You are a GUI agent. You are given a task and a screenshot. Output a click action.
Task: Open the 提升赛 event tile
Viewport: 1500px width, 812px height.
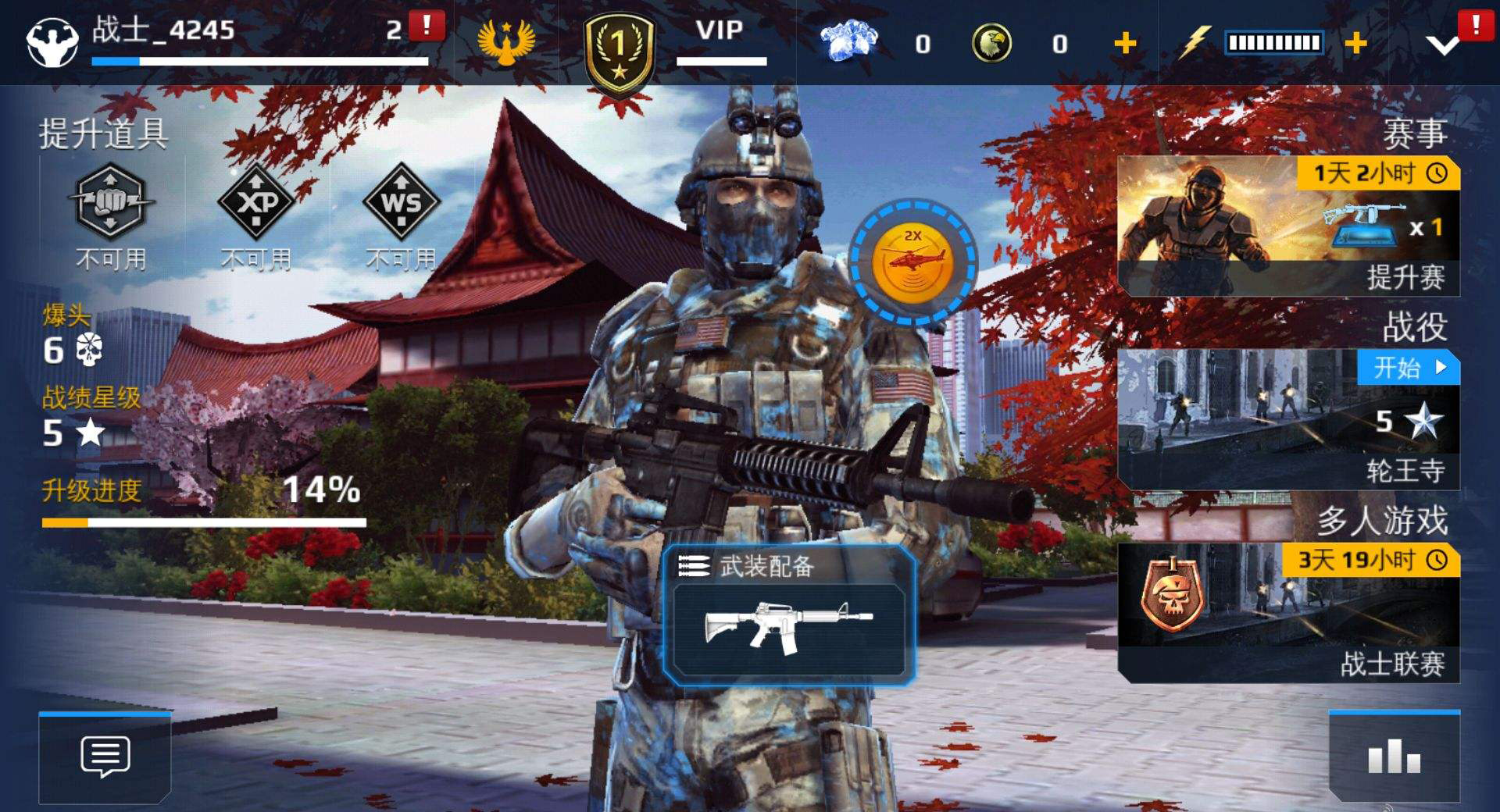(x=1288, y=226)
